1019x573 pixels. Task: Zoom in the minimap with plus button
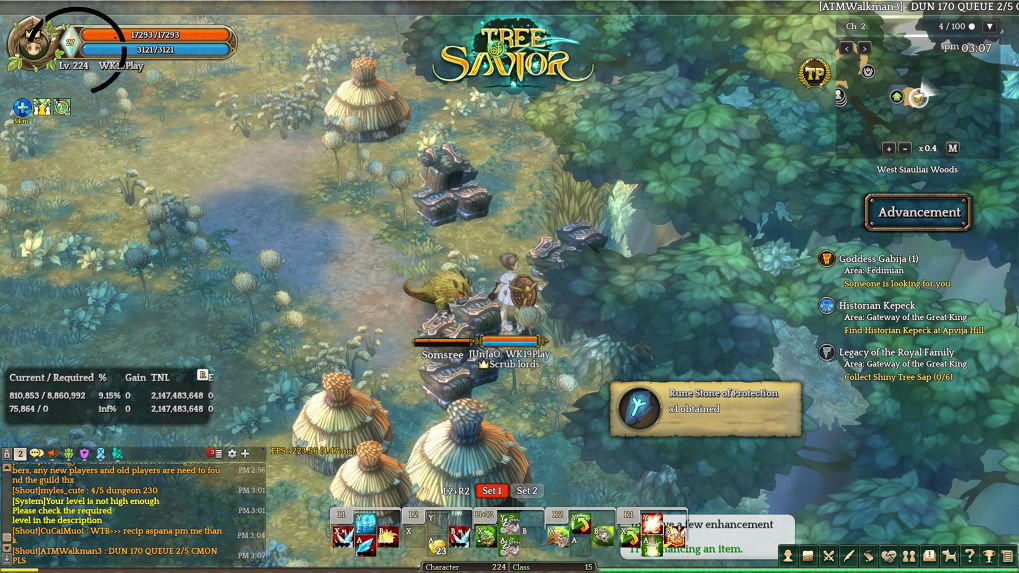coord(888,148)
